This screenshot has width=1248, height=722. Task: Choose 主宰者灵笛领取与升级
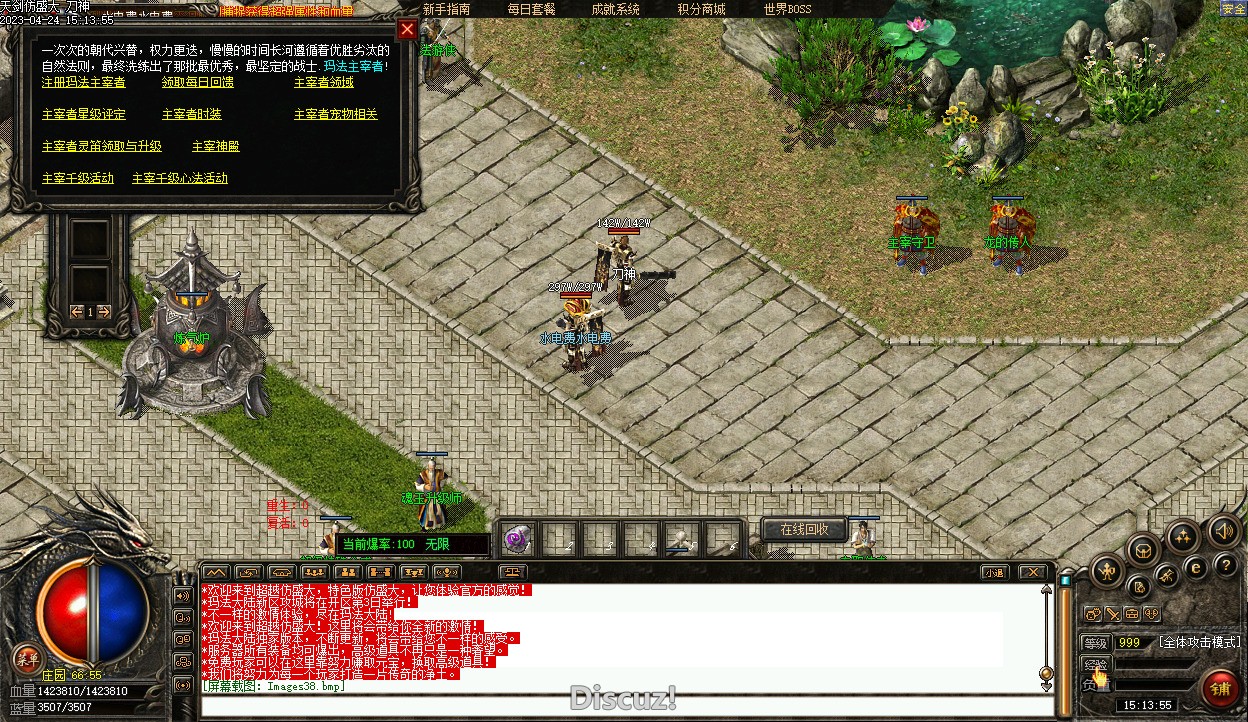(x=102, y=146)
